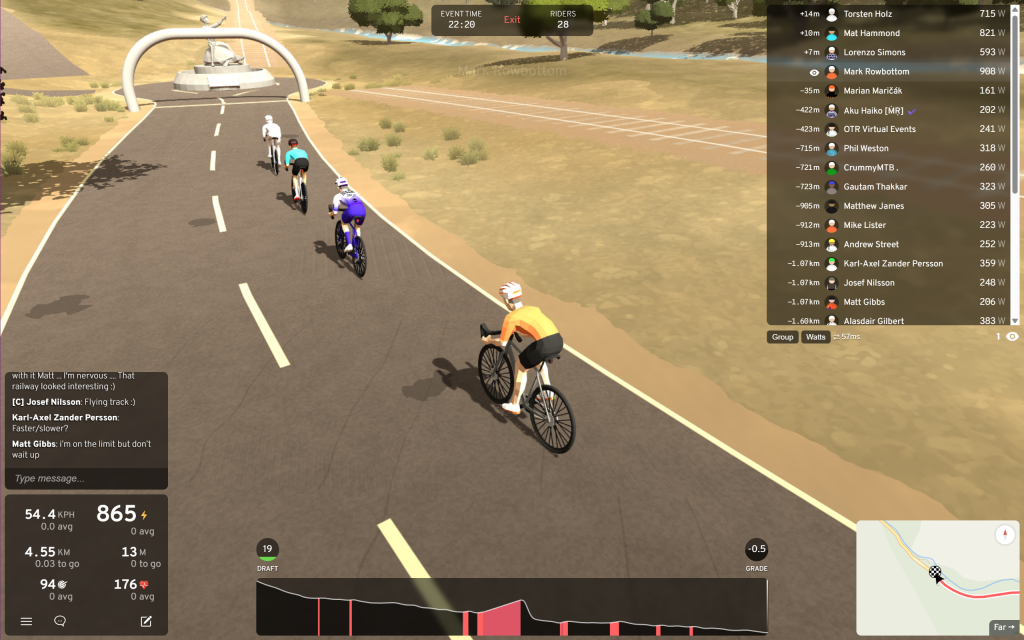Select Mat Hammond in the rider list
The width and height of the screenshot is (1024, 640).
point(872,33)
